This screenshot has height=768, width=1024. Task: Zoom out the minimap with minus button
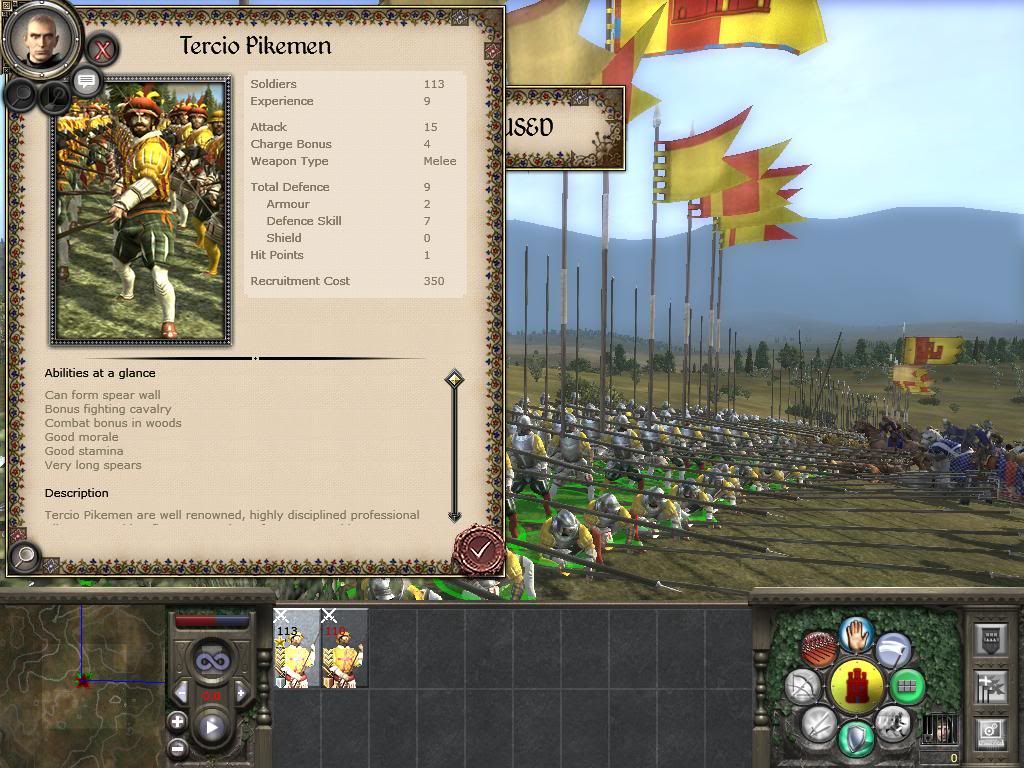177,748
